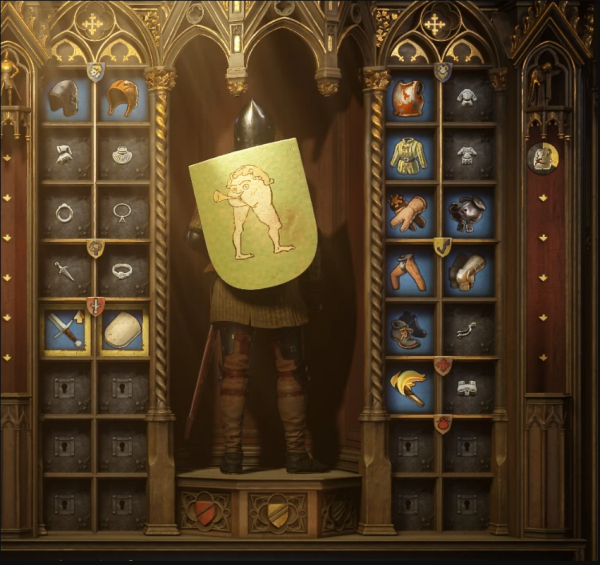
Task: Select the dark steel helmet slot
Action: tap(66, 98)
